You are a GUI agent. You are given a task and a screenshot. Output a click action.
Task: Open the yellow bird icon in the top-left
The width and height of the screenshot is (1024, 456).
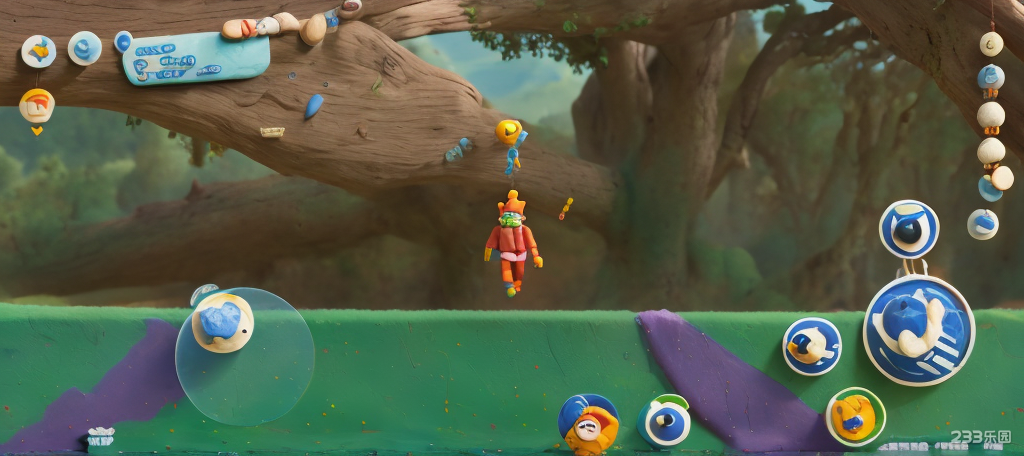(39, 50)
